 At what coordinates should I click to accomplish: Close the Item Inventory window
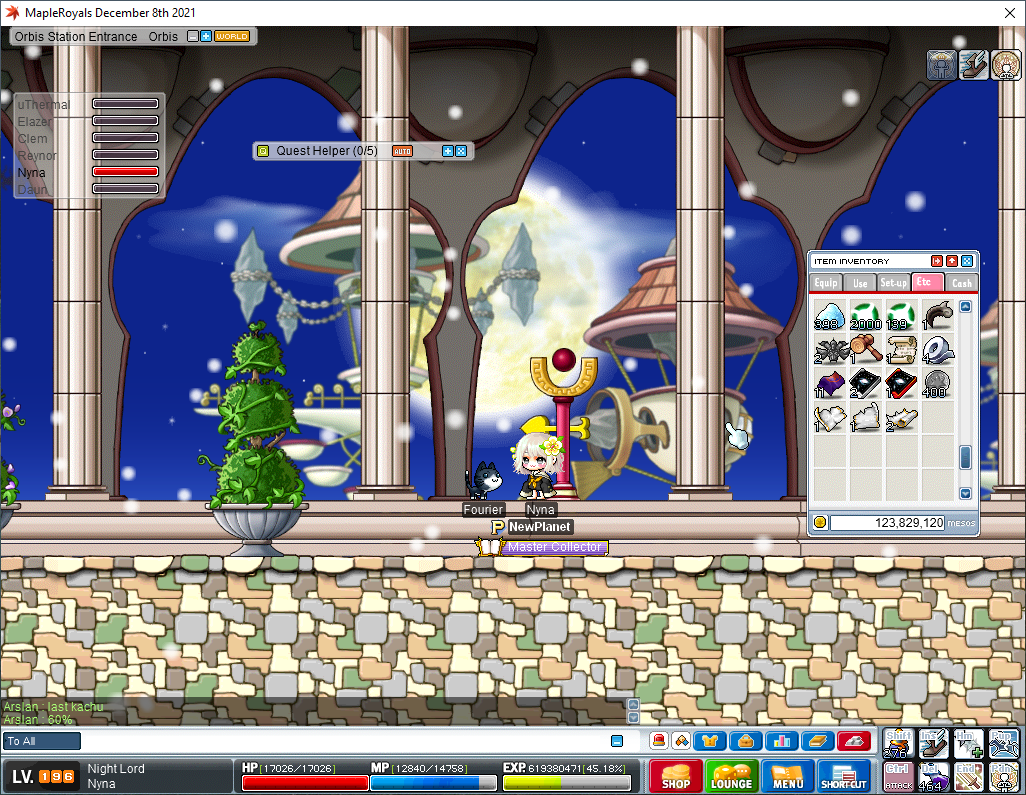[967, 261]
